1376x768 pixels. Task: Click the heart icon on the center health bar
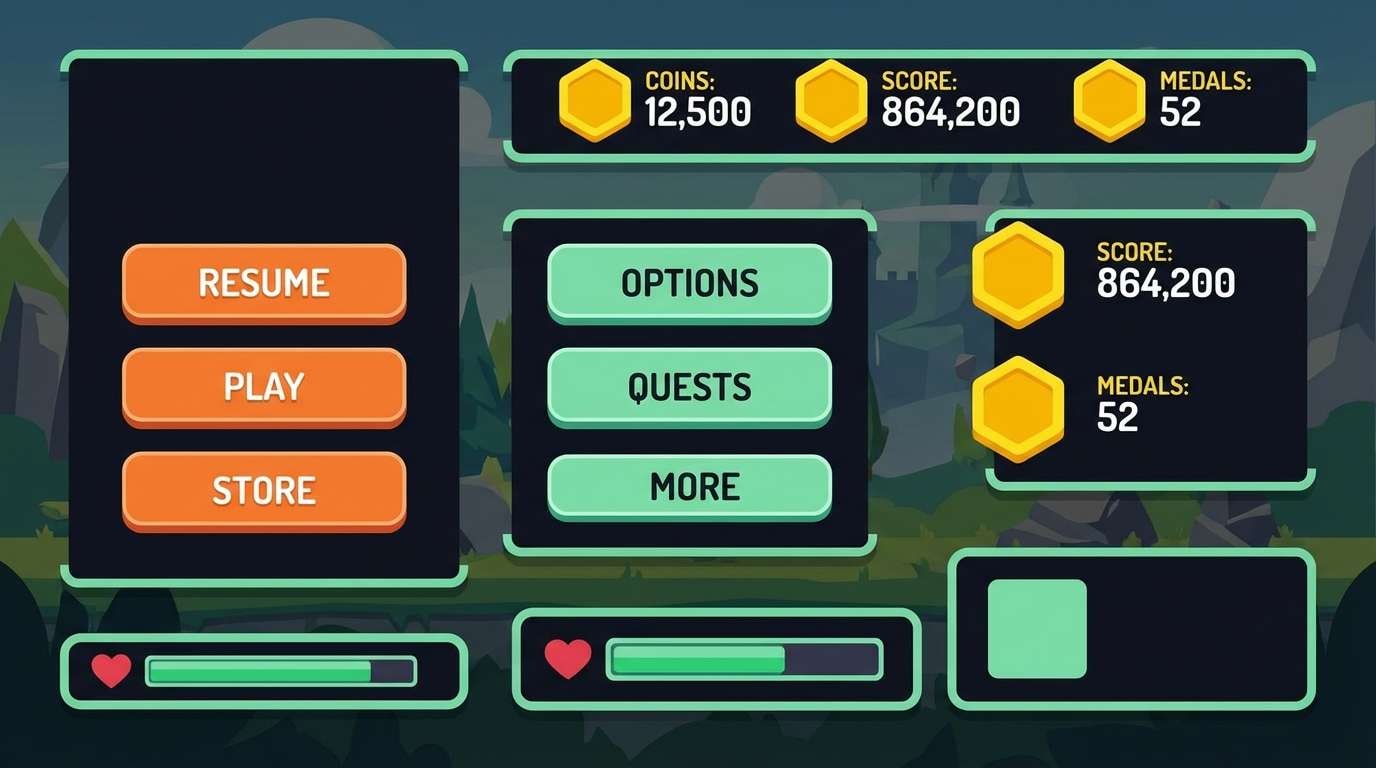[568, 660]
